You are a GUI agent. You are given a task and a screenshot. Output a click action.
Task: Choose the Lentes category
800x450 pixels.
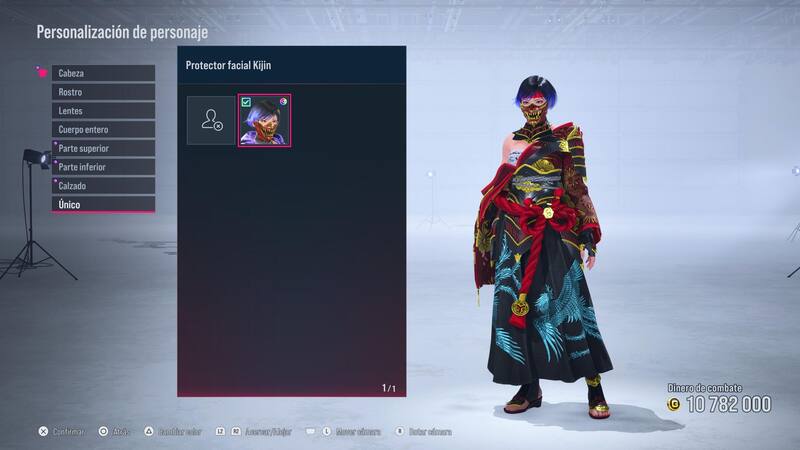[104, 111]
